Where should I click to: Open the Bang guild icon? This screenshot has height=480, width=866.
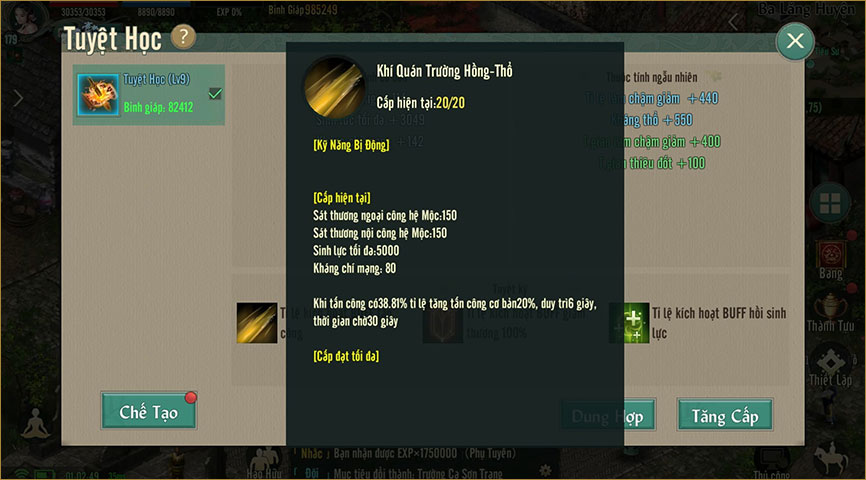pos(829,254)
